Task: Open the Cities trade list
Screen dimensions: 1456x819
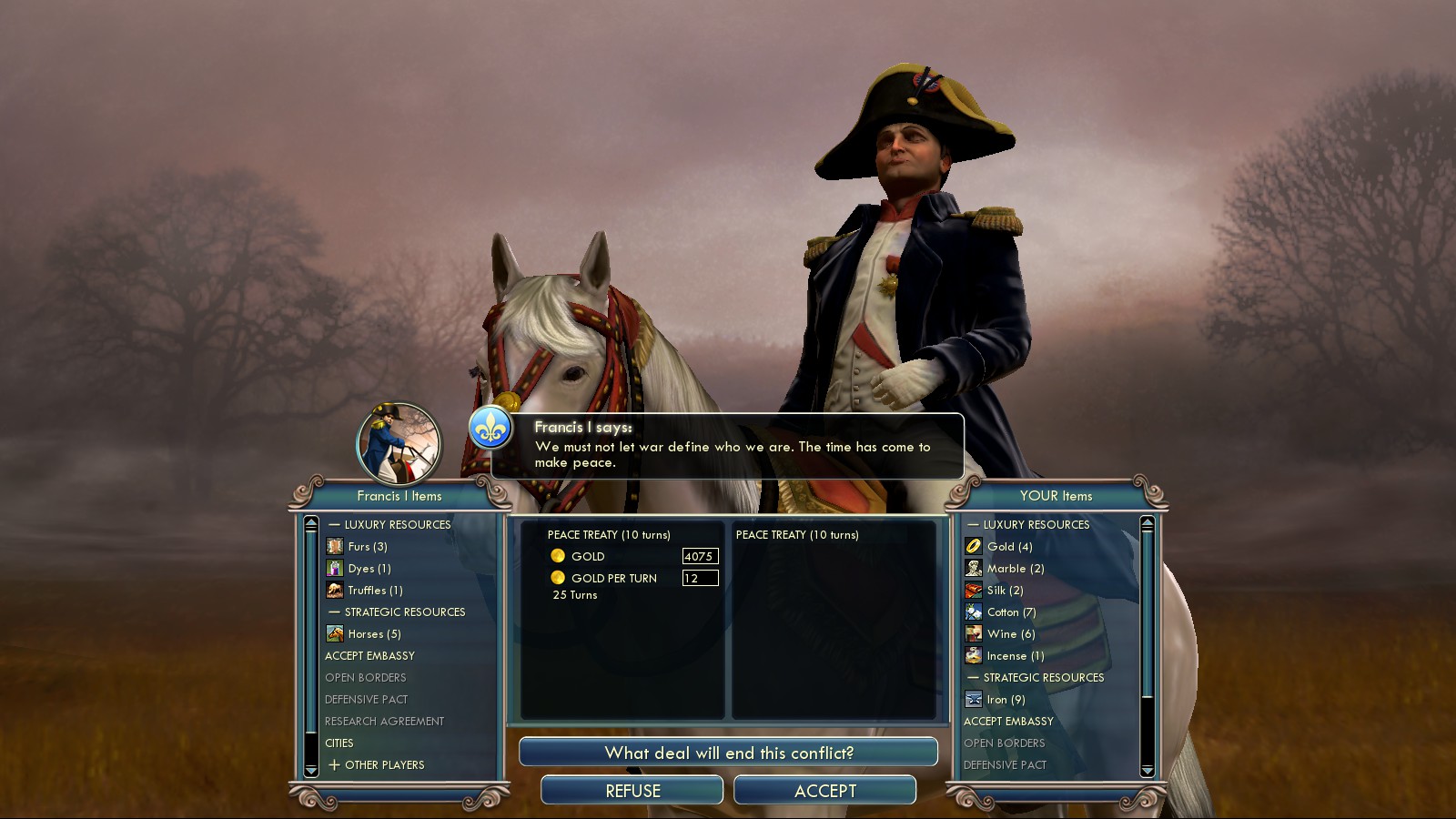Action: (x=339, y=743)
